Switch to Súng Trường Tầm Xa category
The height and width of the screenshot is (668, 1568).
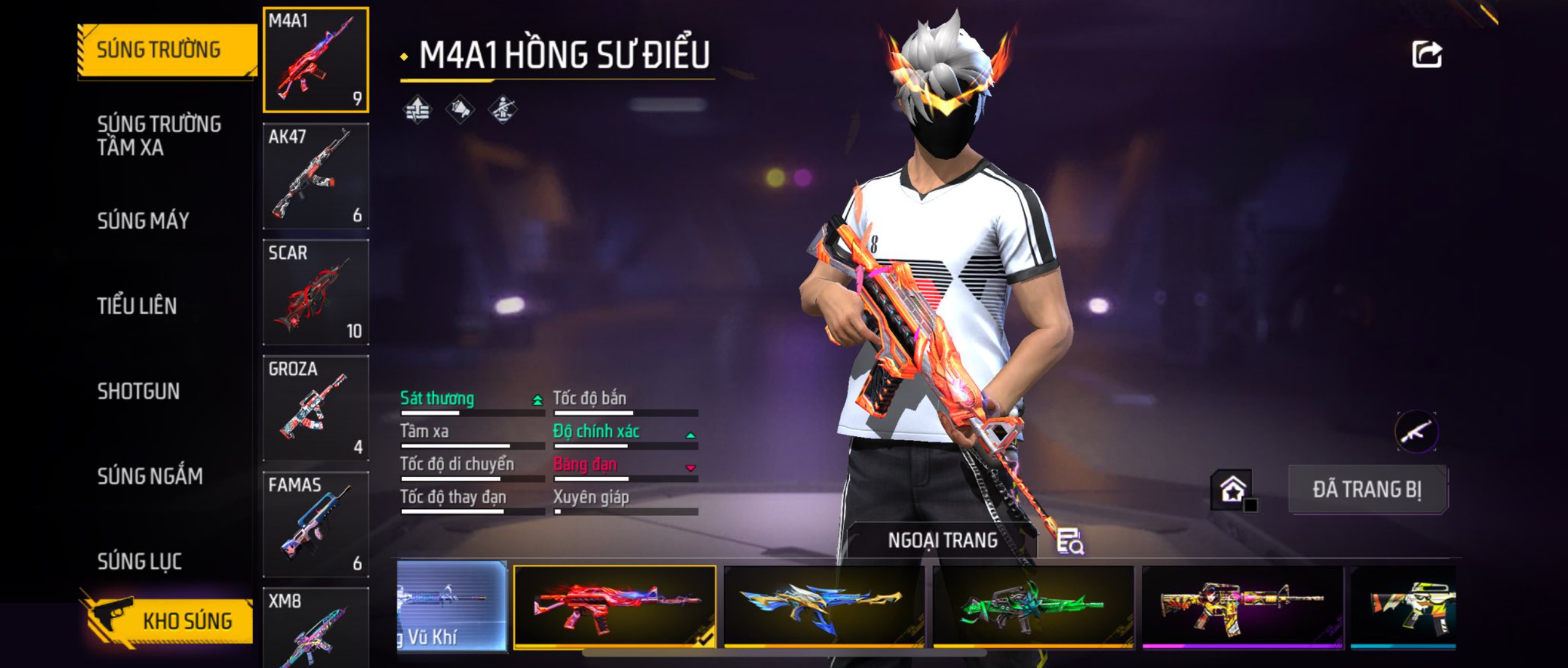159,136
